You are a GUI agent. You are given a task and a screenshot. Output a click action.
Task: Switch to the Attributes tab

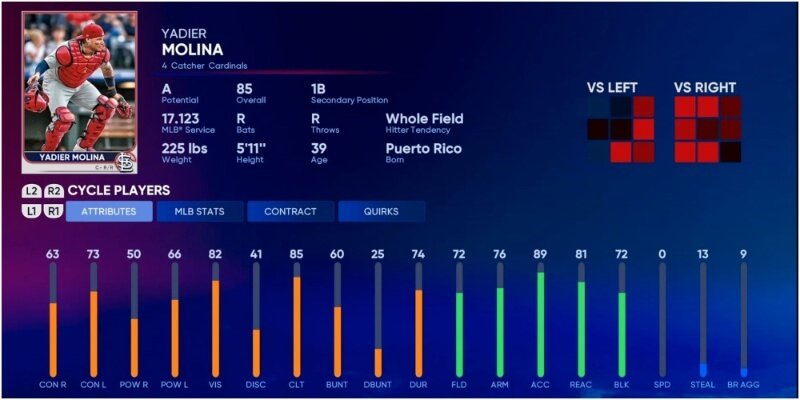(109, 212)
